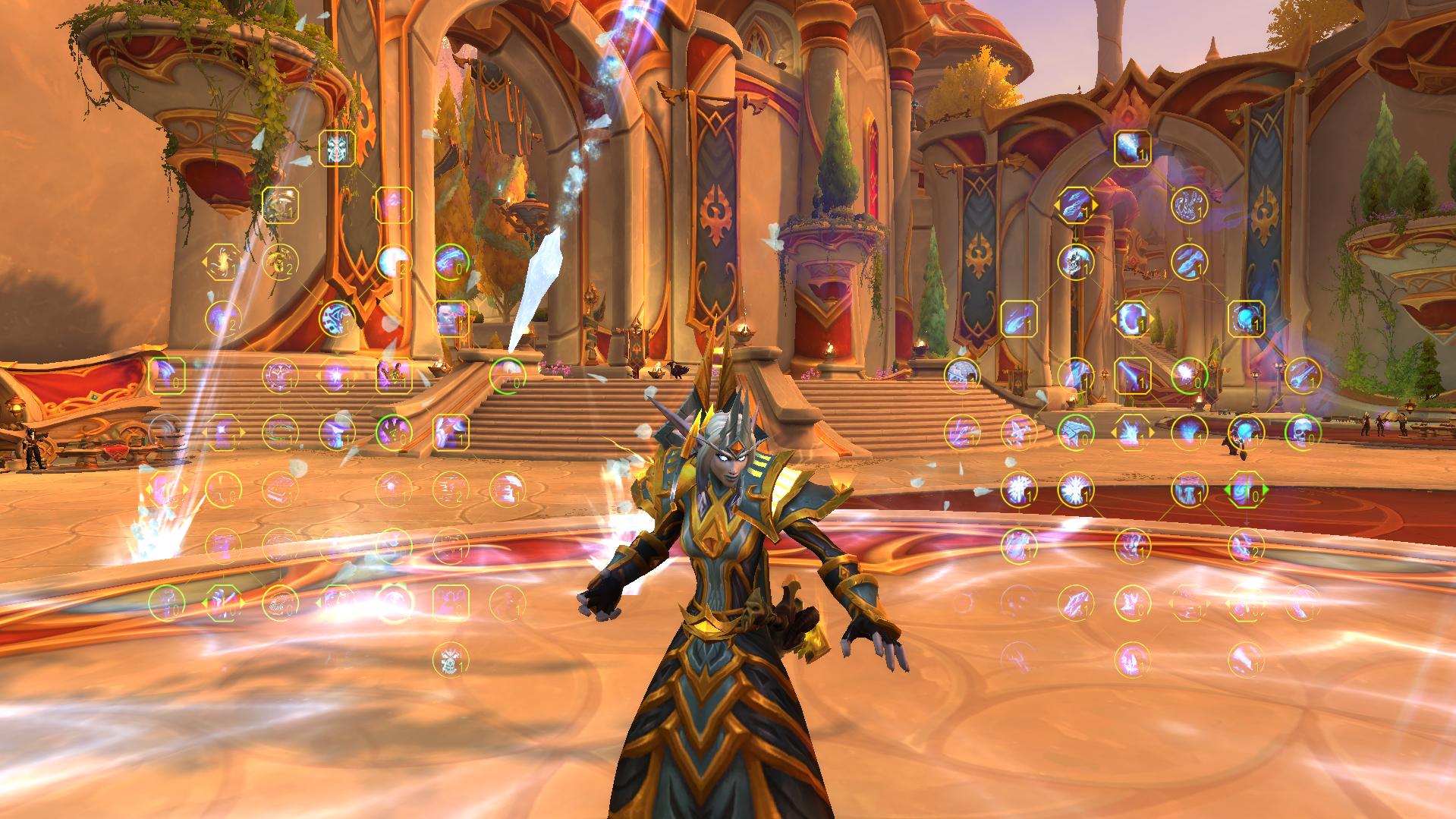
Task: Pick the square portrait face talent node
Action: click(451, 318)
